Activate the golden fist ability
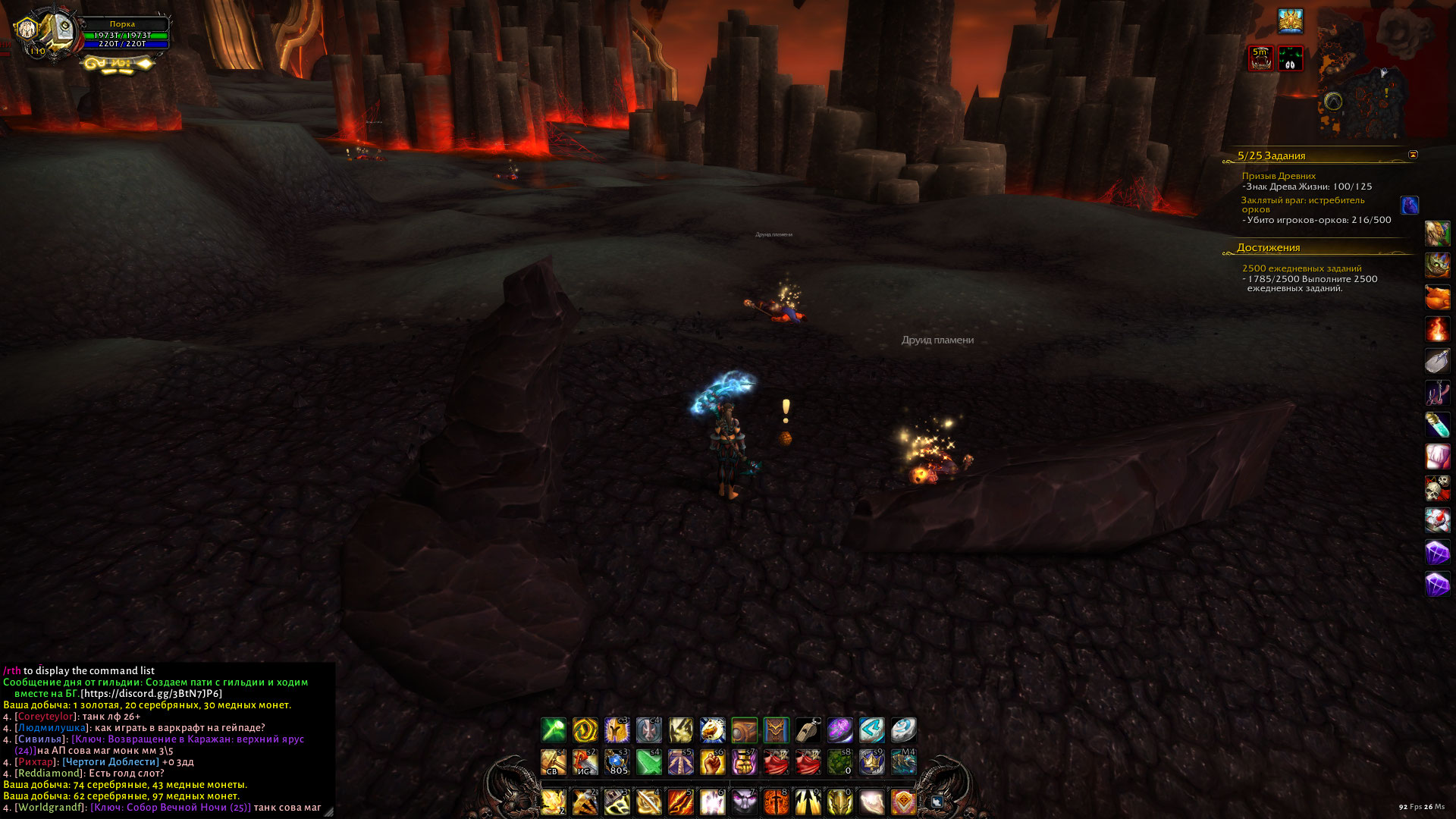The width and height of the screenshot is (1456, 819). [712, 762]
